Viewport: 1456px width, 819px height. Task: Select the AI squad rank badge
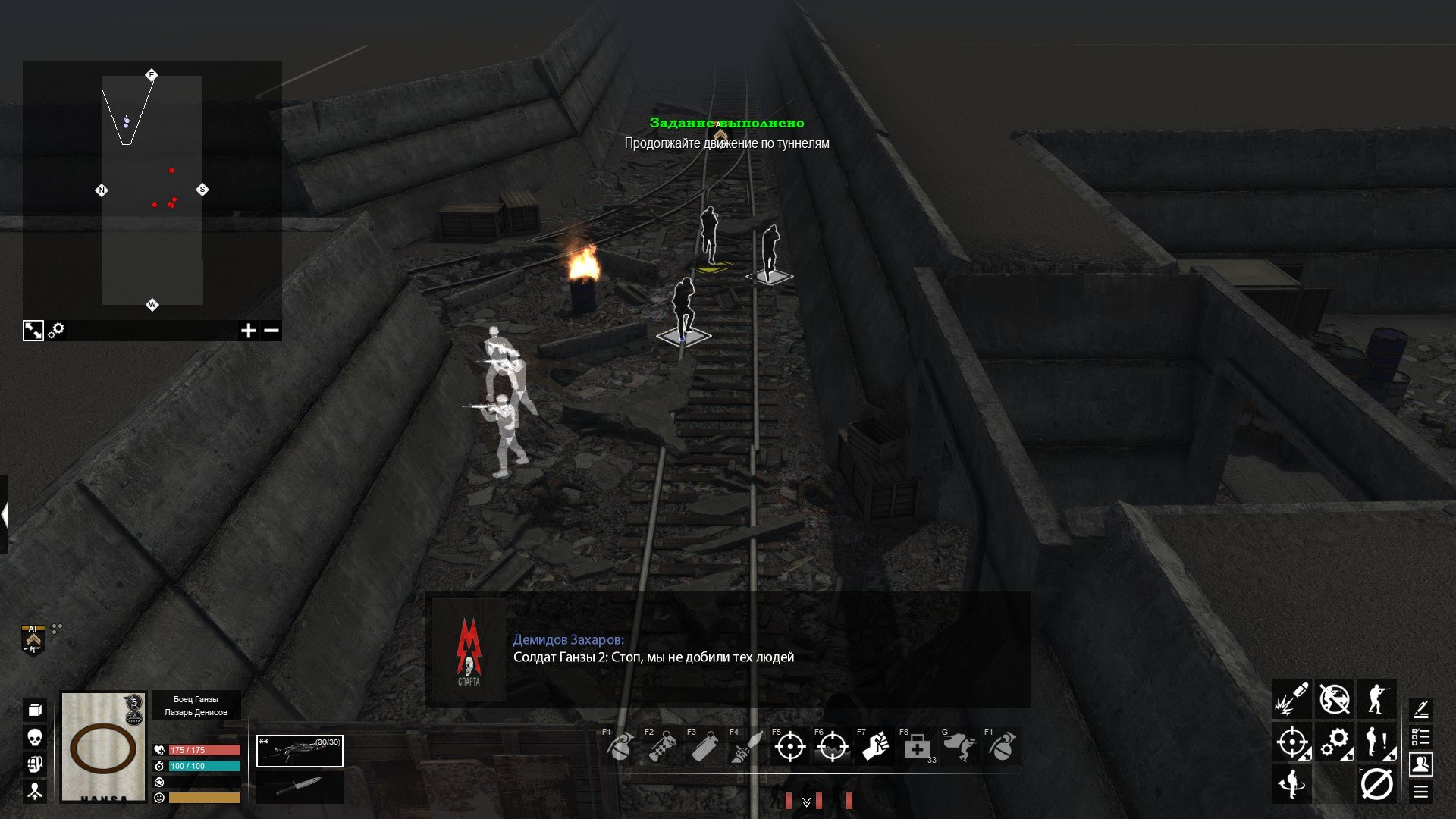point(33,639)
